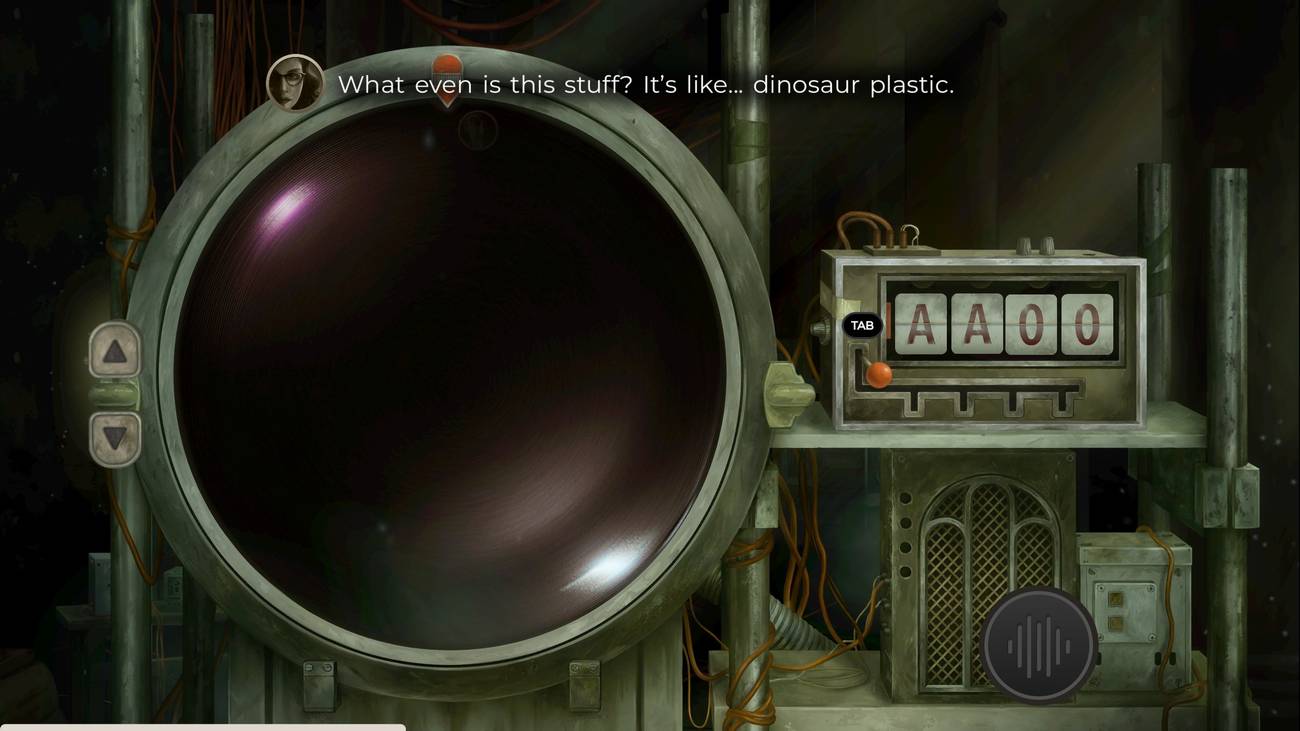Image resolution: width=1300 pixels, height=731 pixels.
Task: Click the waveform voice prompt icon
Action: click(x=1037, y=645)
